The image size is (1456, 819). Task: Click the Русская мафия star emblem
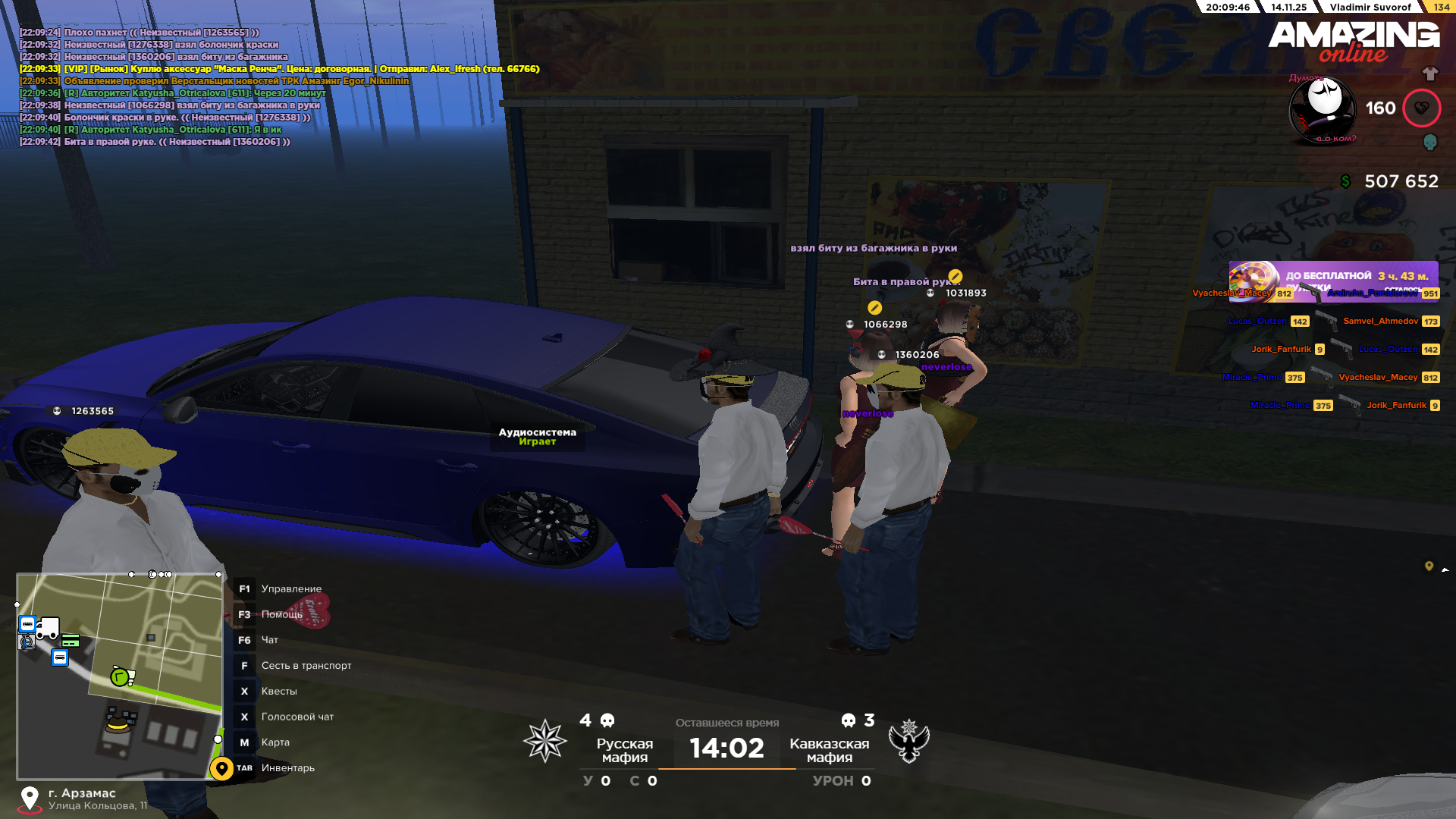click(x=545, y=741)
